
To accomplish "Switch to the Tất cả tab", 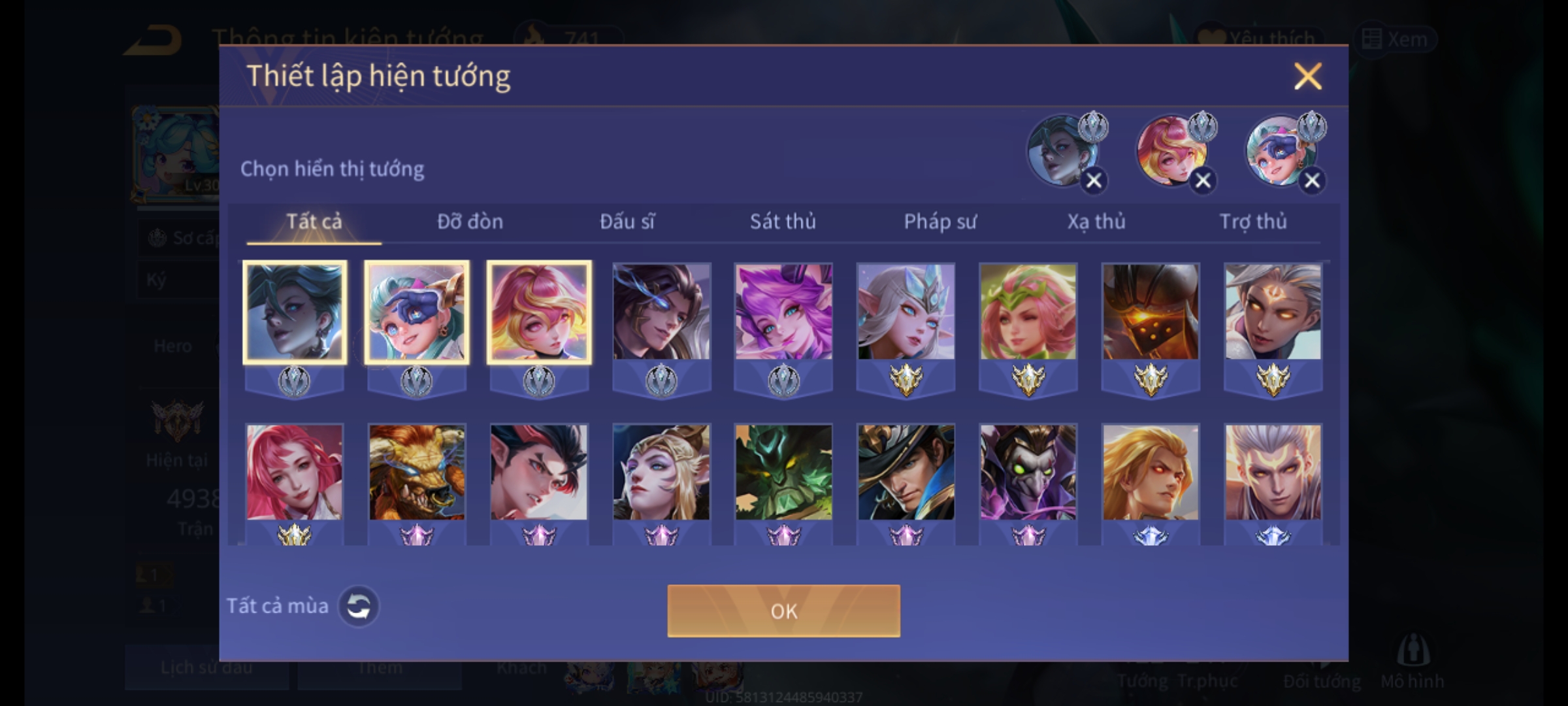I will pyautogui.click(x=314, y=222).
